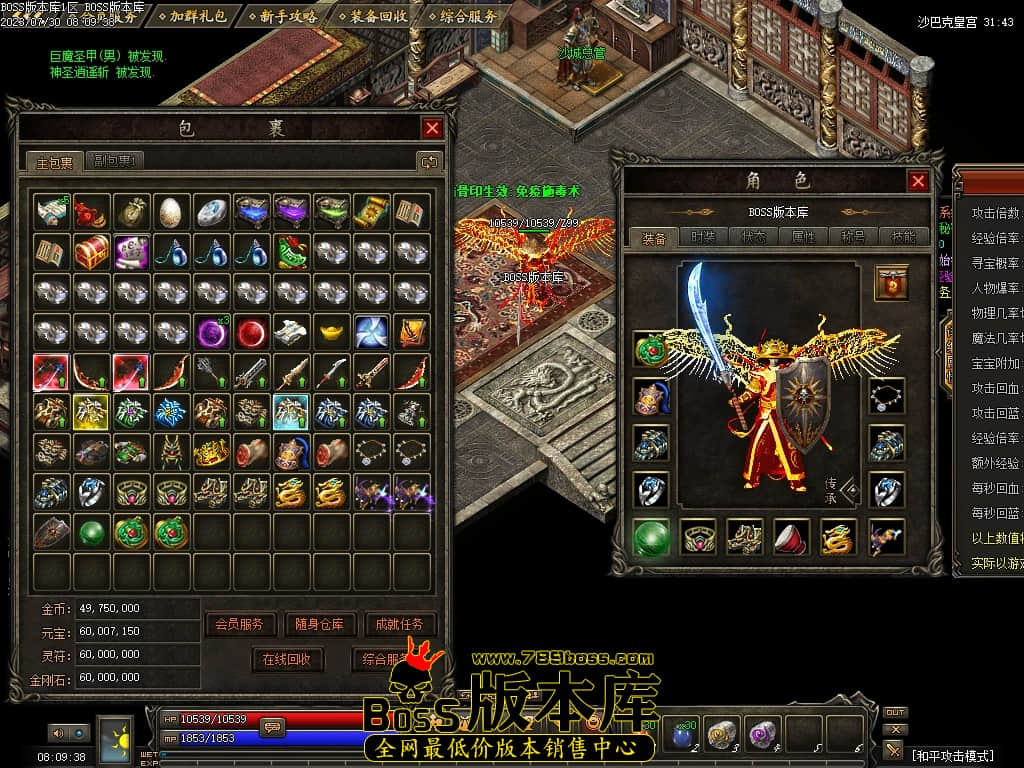The image size is (1024, 768).
Task: Select the white egg in inventory
Action: click(x=171, y=211)
